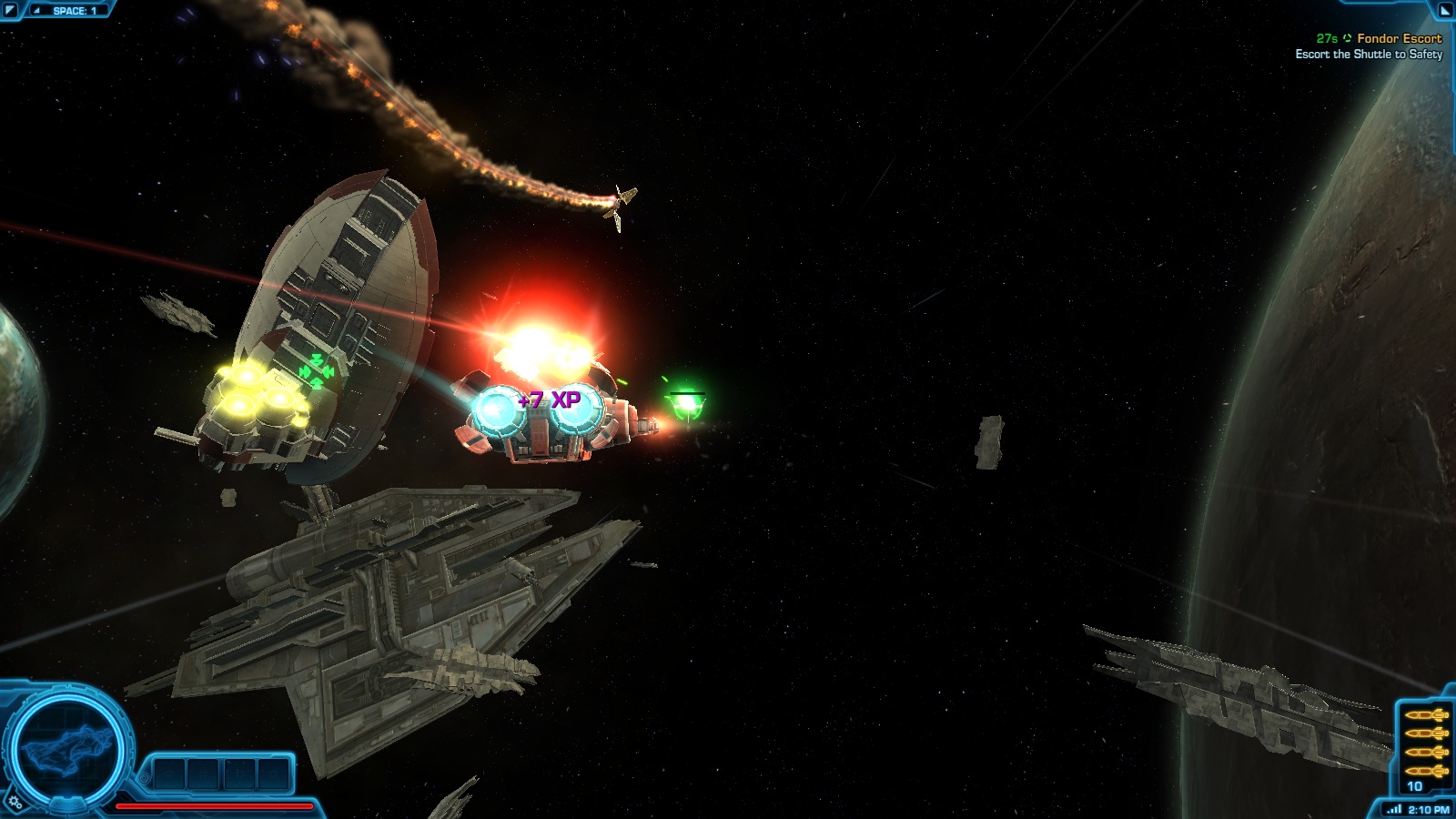Click the 2:10 PM clock display
Screen dimensions: 1456x819
click(x=1430, y=809)
